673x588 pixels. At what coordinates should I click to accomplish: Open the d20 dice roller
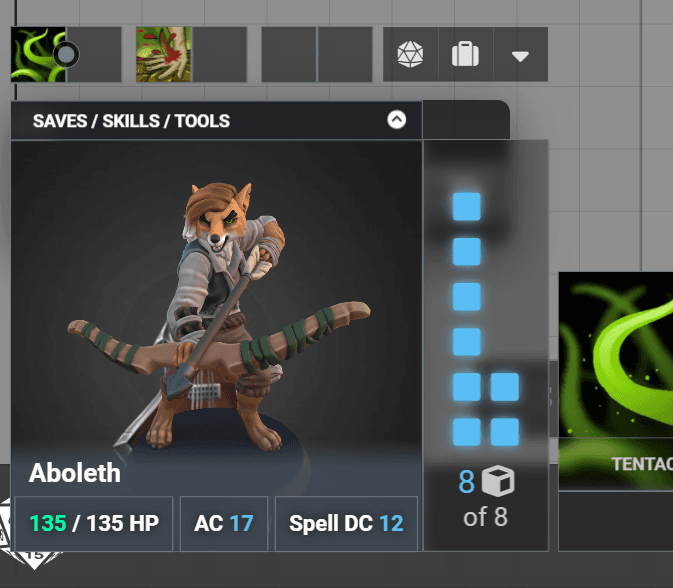(410, 54)
